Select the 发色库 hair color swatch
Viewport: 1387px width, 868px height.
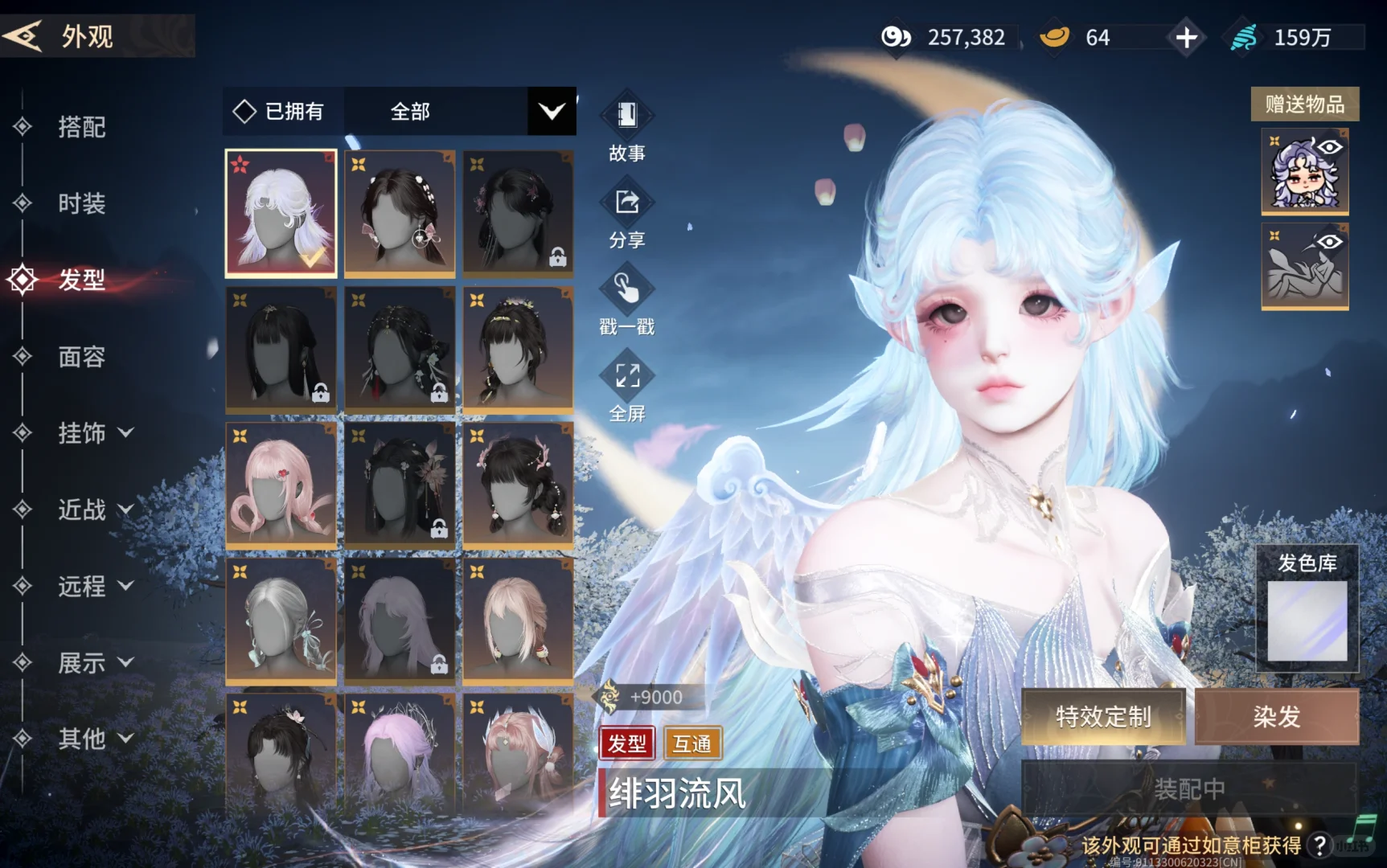(x=1306, y=619)
